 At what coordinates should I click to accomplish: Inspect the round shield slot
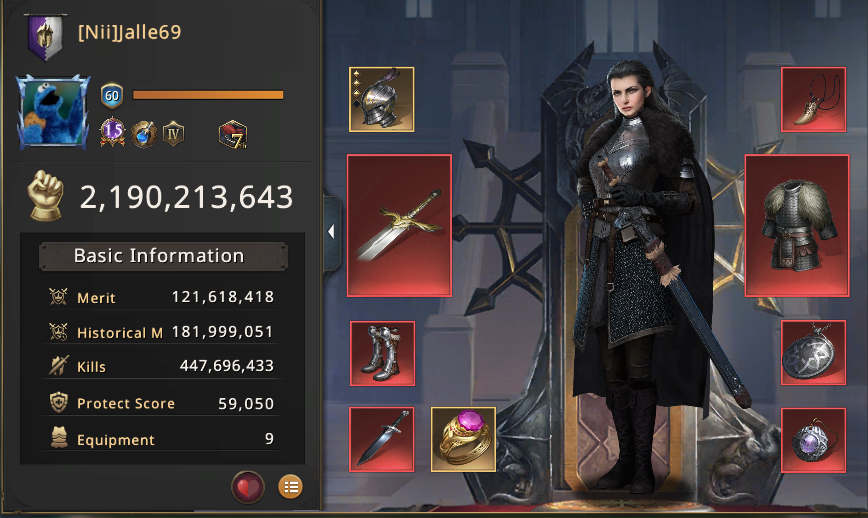[813, 353]
